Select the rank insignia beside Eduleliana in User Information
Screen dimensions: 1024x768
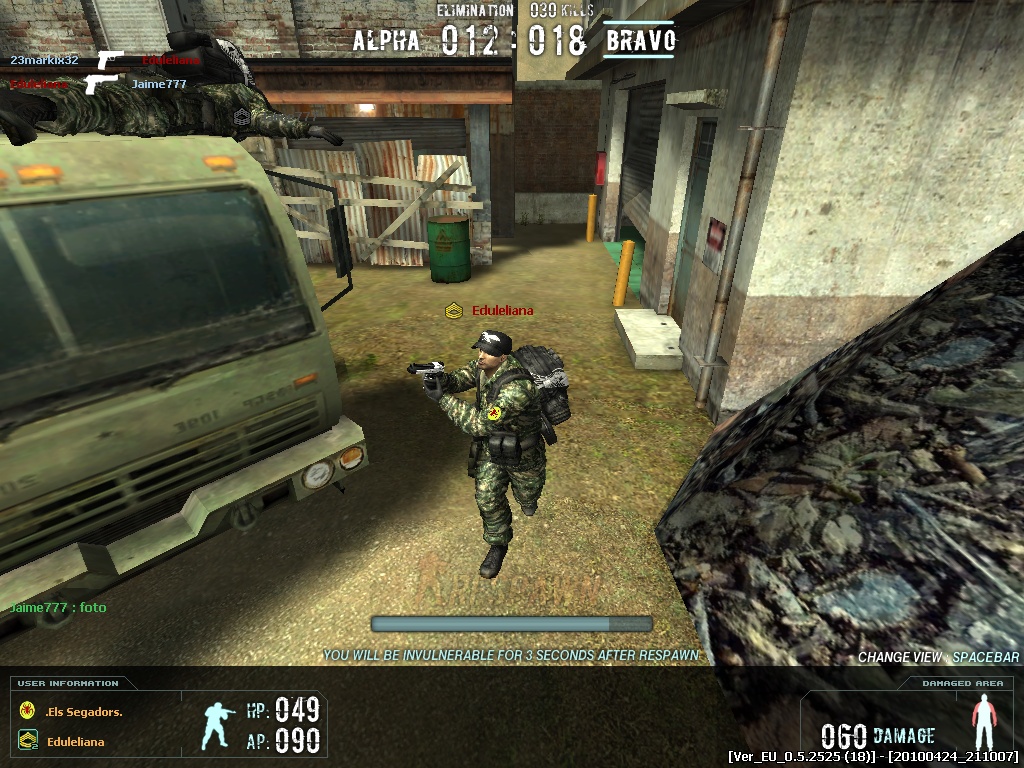click(27, 741)
